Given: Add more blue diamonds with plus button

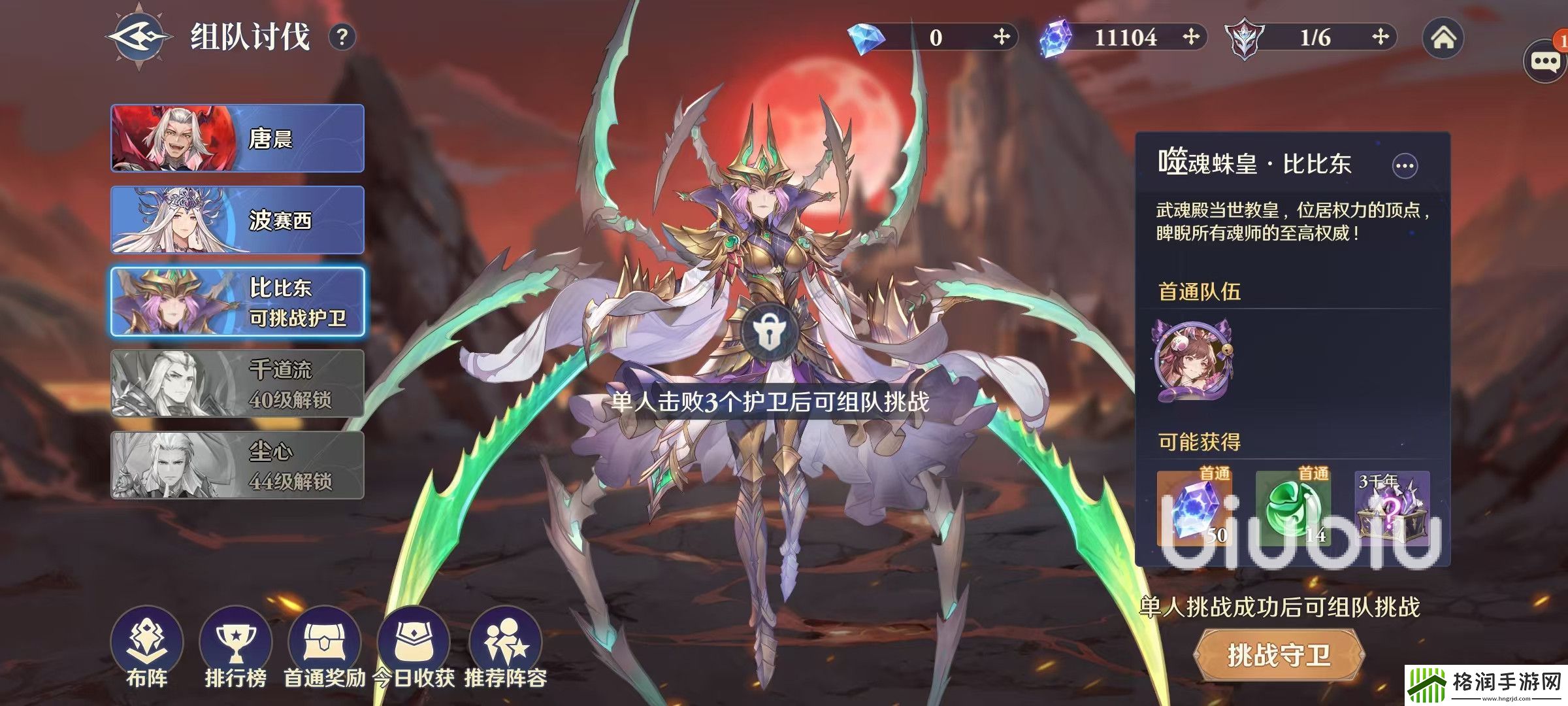Looking at the screenshot, I should (x=1001, y=37).
